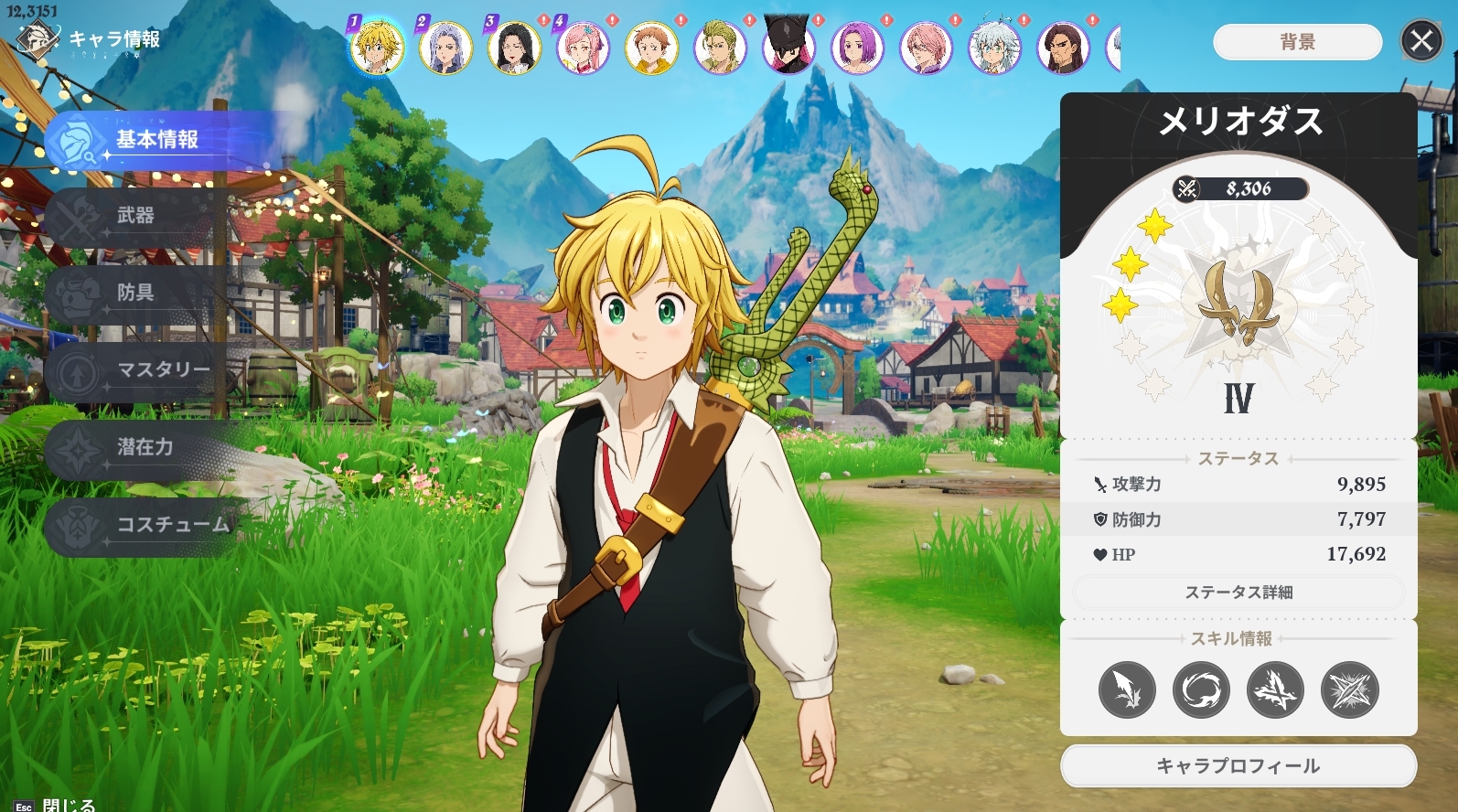Click the 背景 background button
Viewport: 1458px width, 812px height.
[x=1297, y=42]
